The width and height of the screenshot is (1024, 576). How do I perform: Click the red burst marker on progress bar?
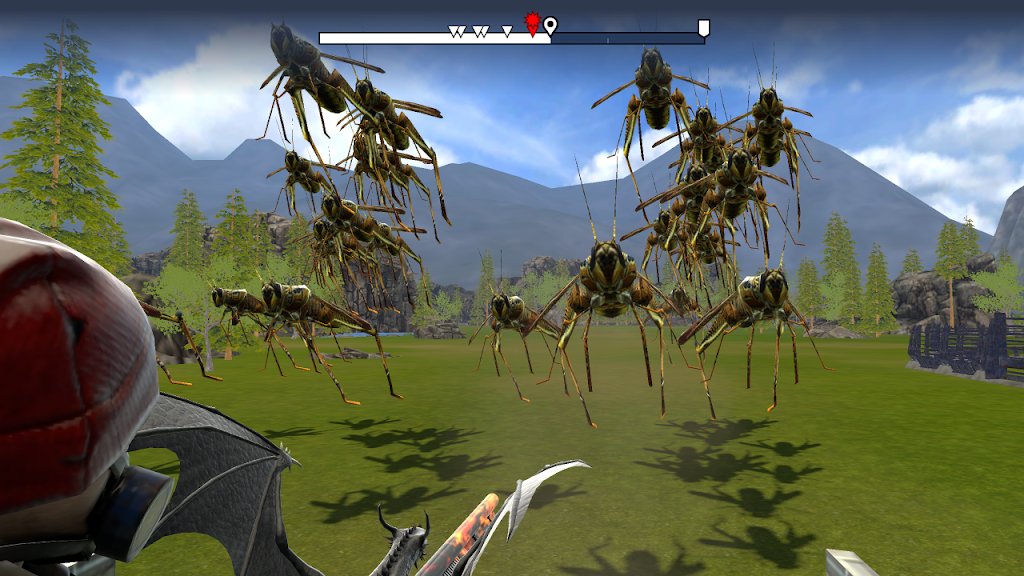(x=533, y=23)
